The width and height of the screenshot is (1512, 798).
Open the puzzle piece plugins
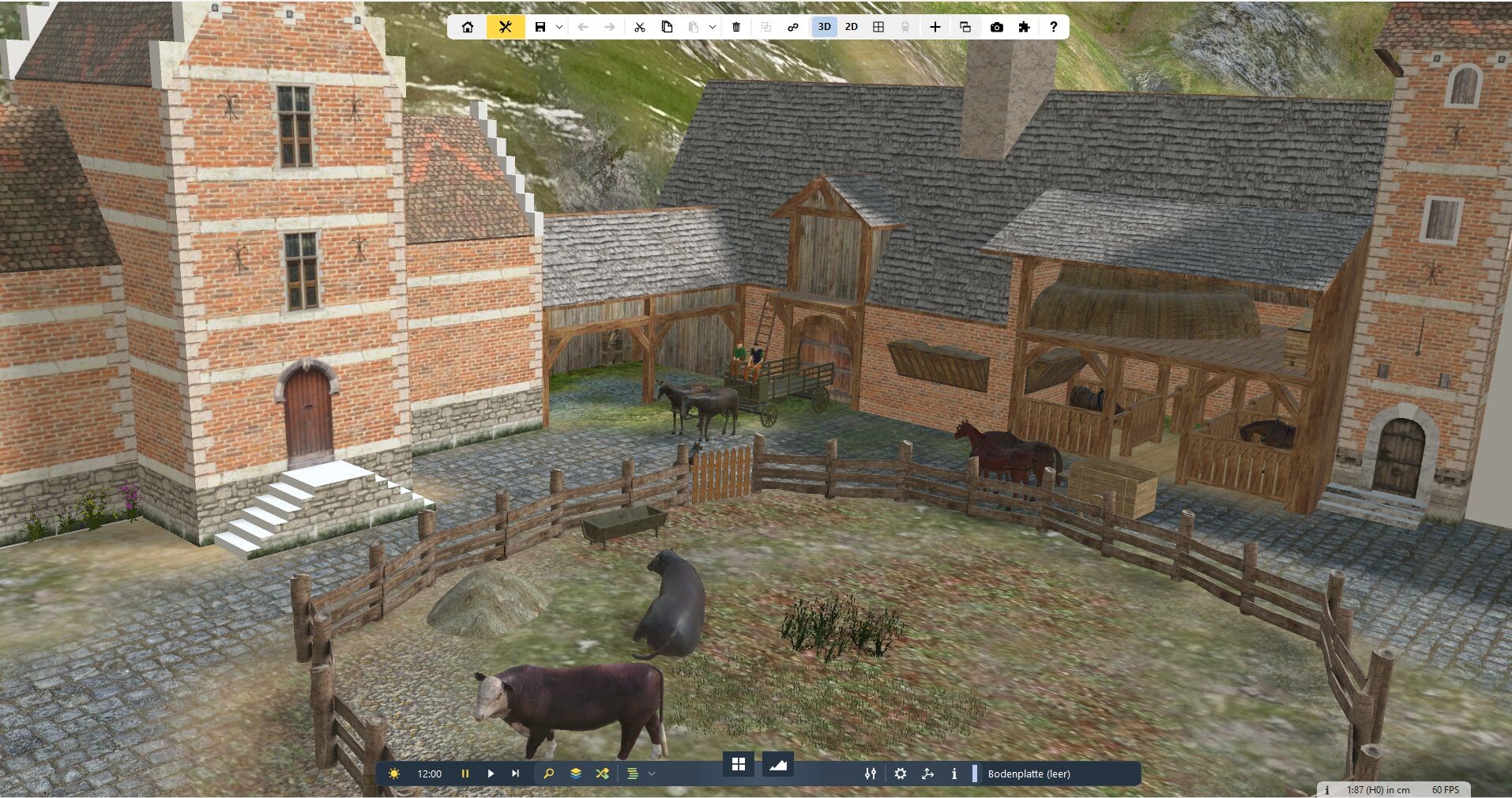(1025, 27)
